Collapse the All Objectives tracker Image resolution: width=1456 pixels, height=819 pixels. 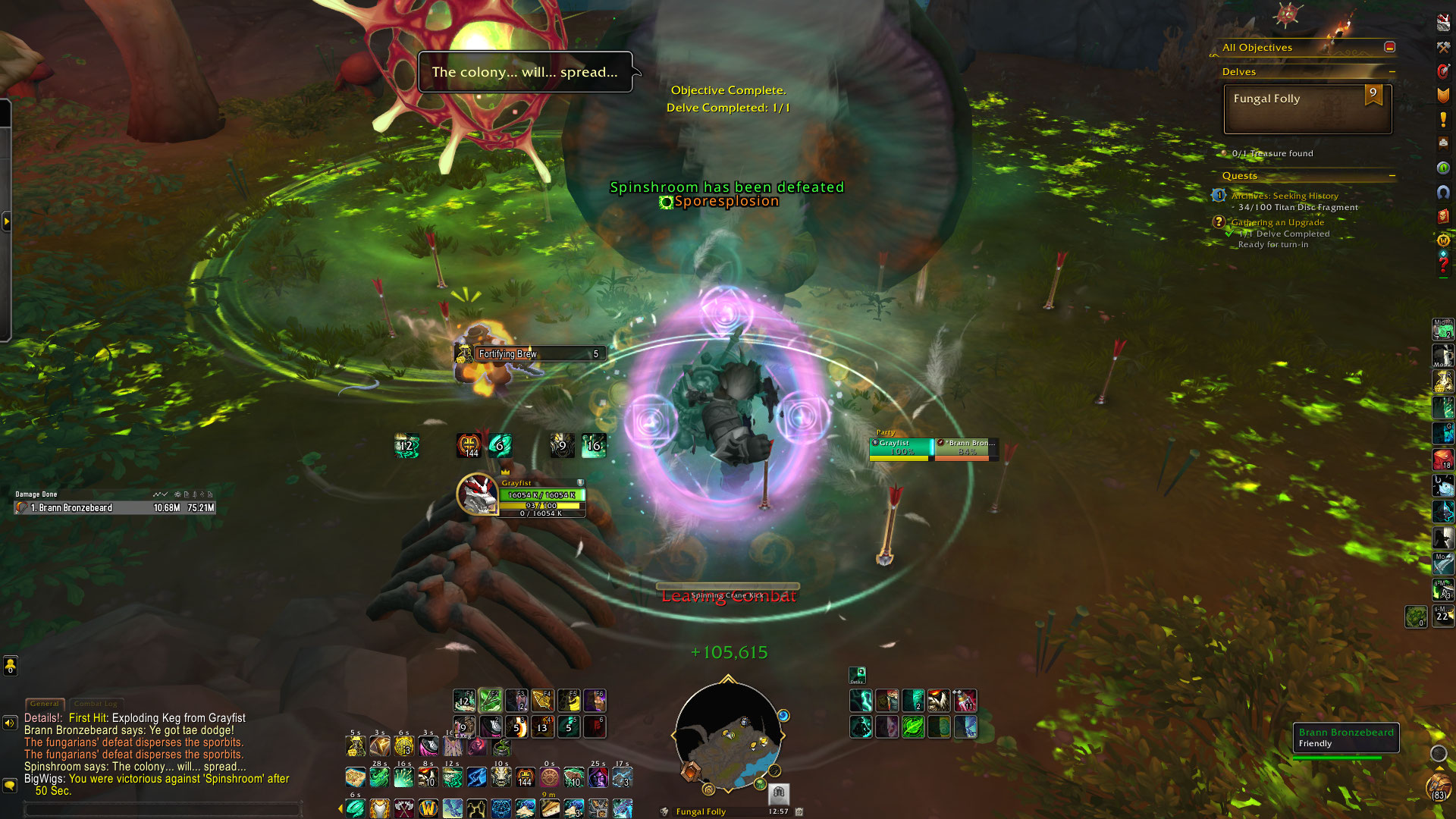point(1389,47)
